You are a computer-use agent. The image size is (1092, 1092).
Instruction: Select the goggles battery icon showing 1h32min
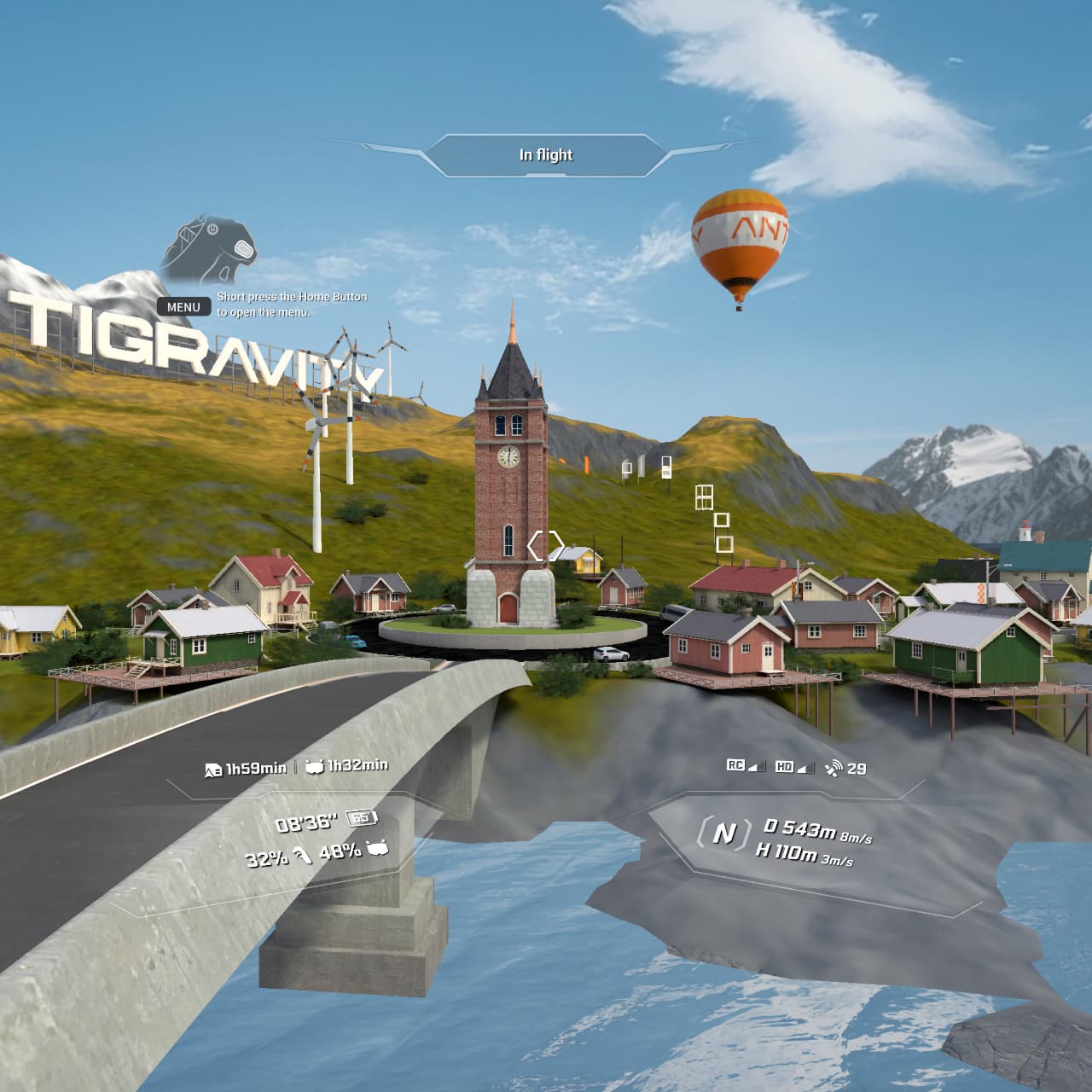tap(315, 768)
